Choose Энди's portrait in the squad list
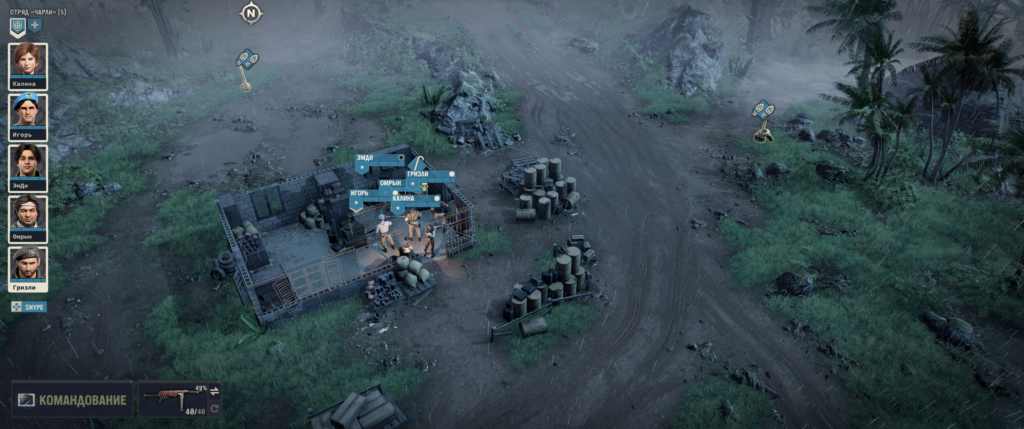 27,165
